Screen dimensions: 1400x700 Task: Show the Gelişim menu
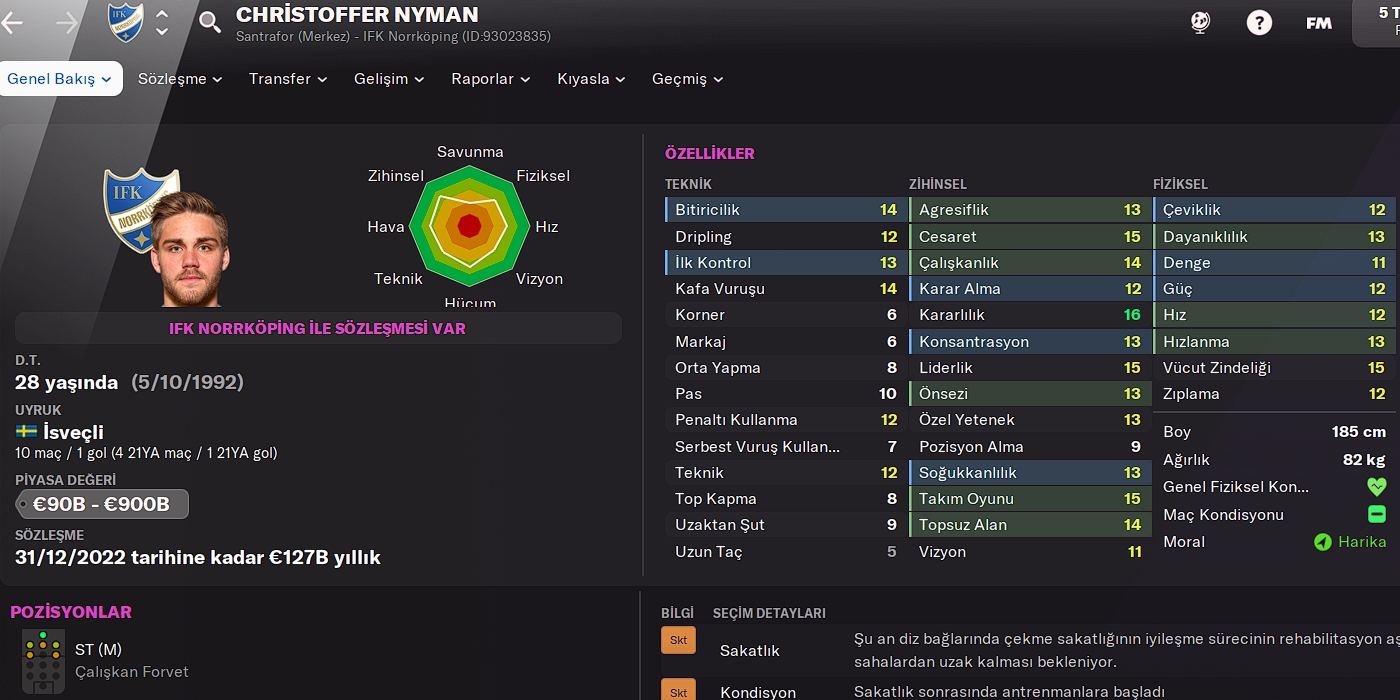click(389, 79)
